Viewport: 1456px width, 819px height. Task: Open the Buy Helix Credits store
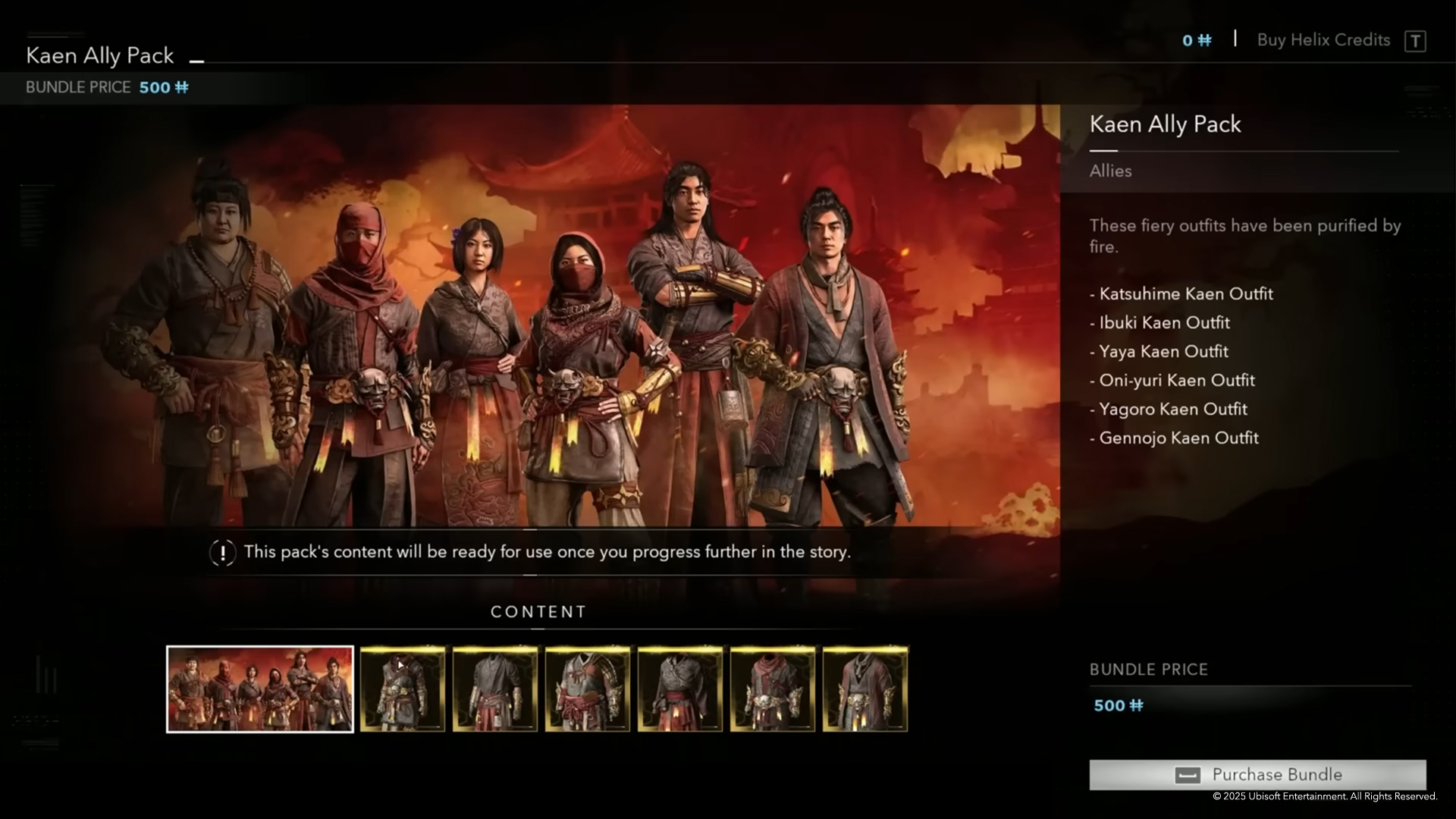[1323, 40]
